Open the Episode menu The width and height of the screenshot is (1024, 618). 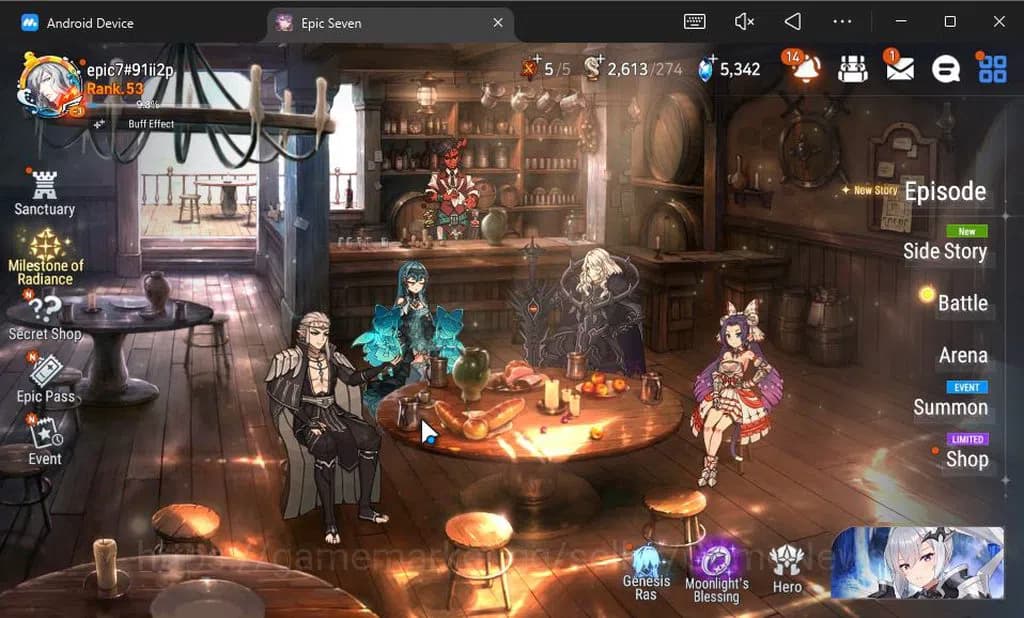[944, 192]
